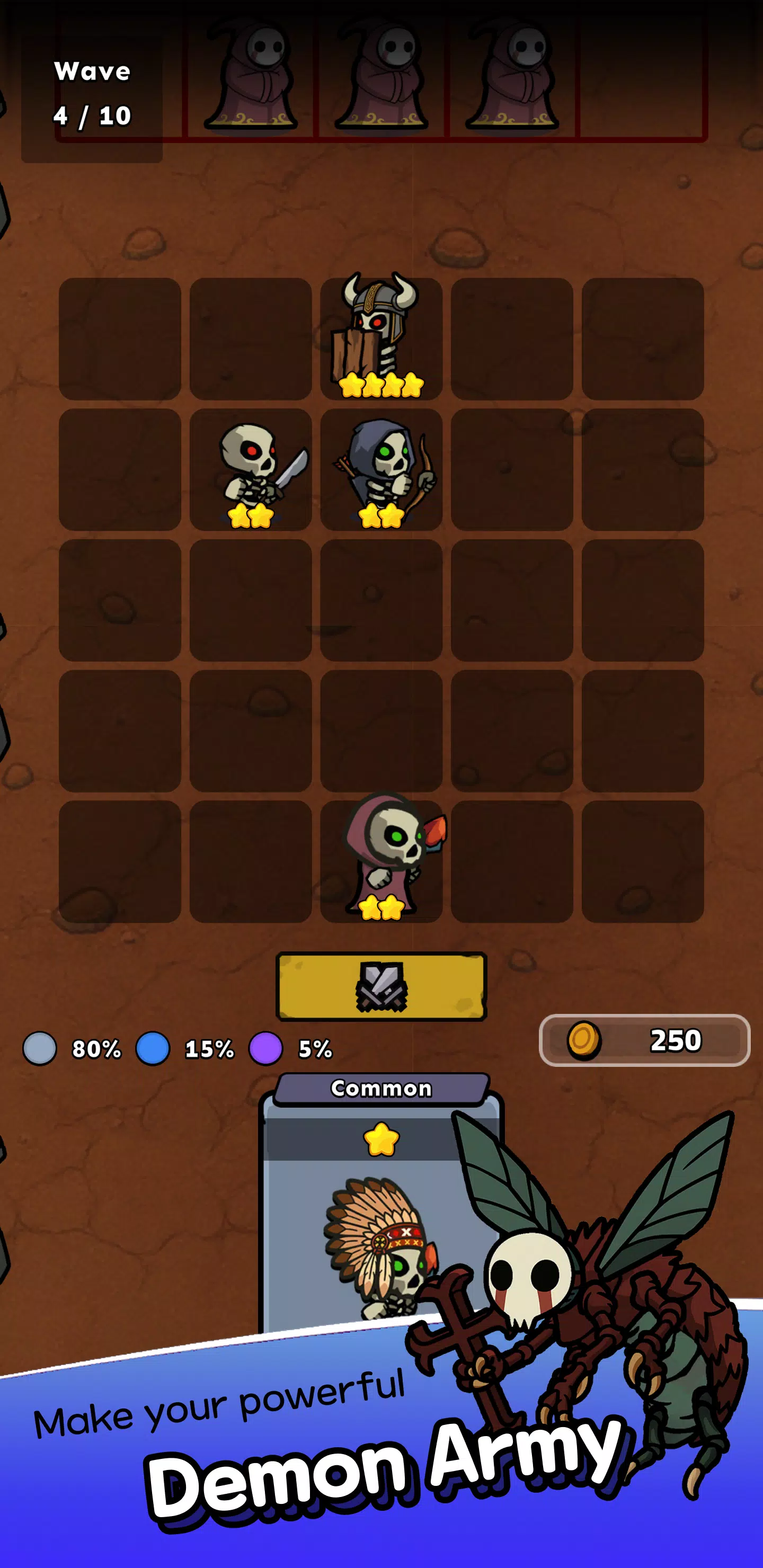
Task: Tap the middle cultist enemy portrait
Action: pos(384,76)
